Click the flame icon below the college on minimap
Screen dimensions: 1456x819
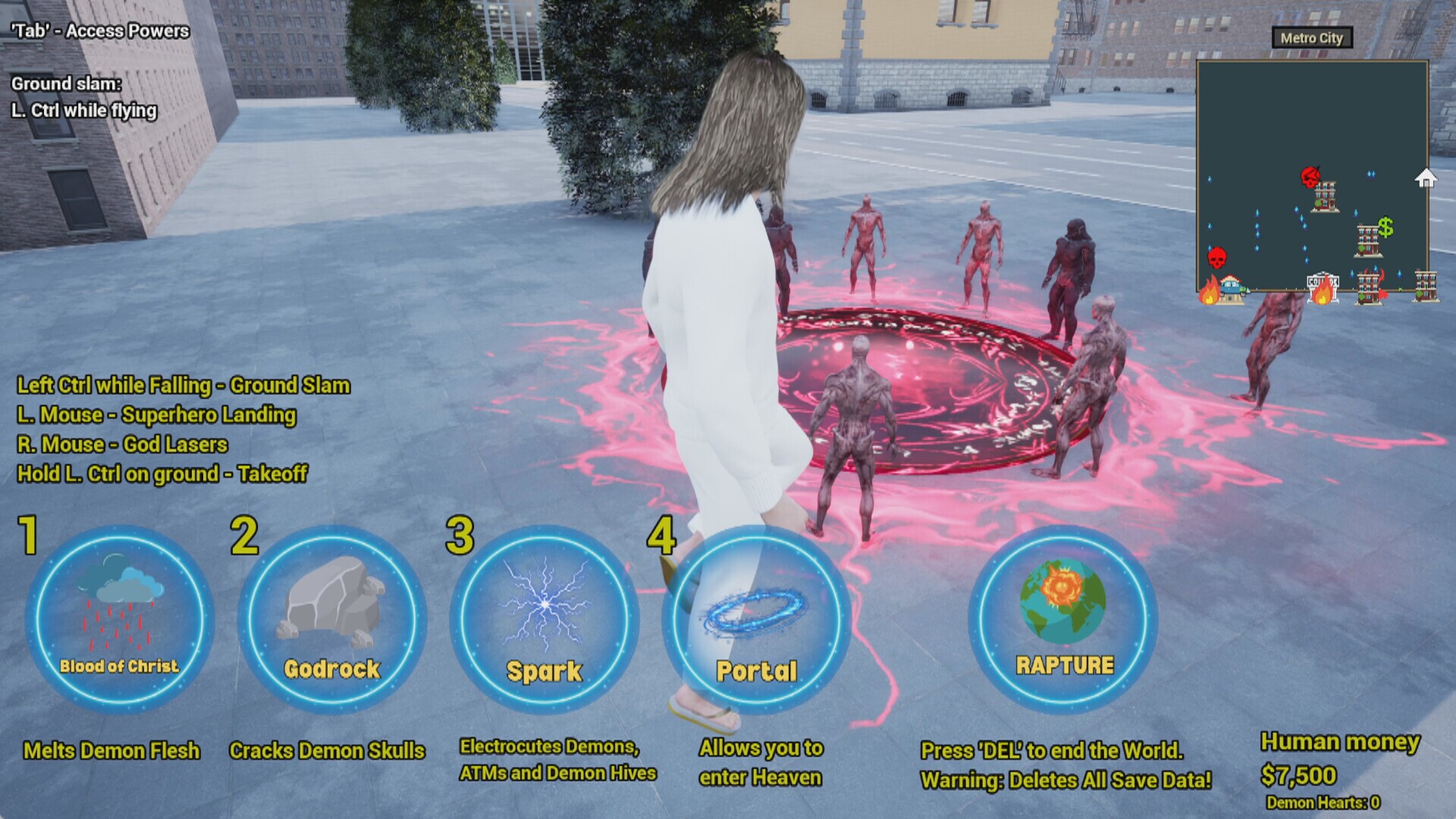pos(1322,295)
